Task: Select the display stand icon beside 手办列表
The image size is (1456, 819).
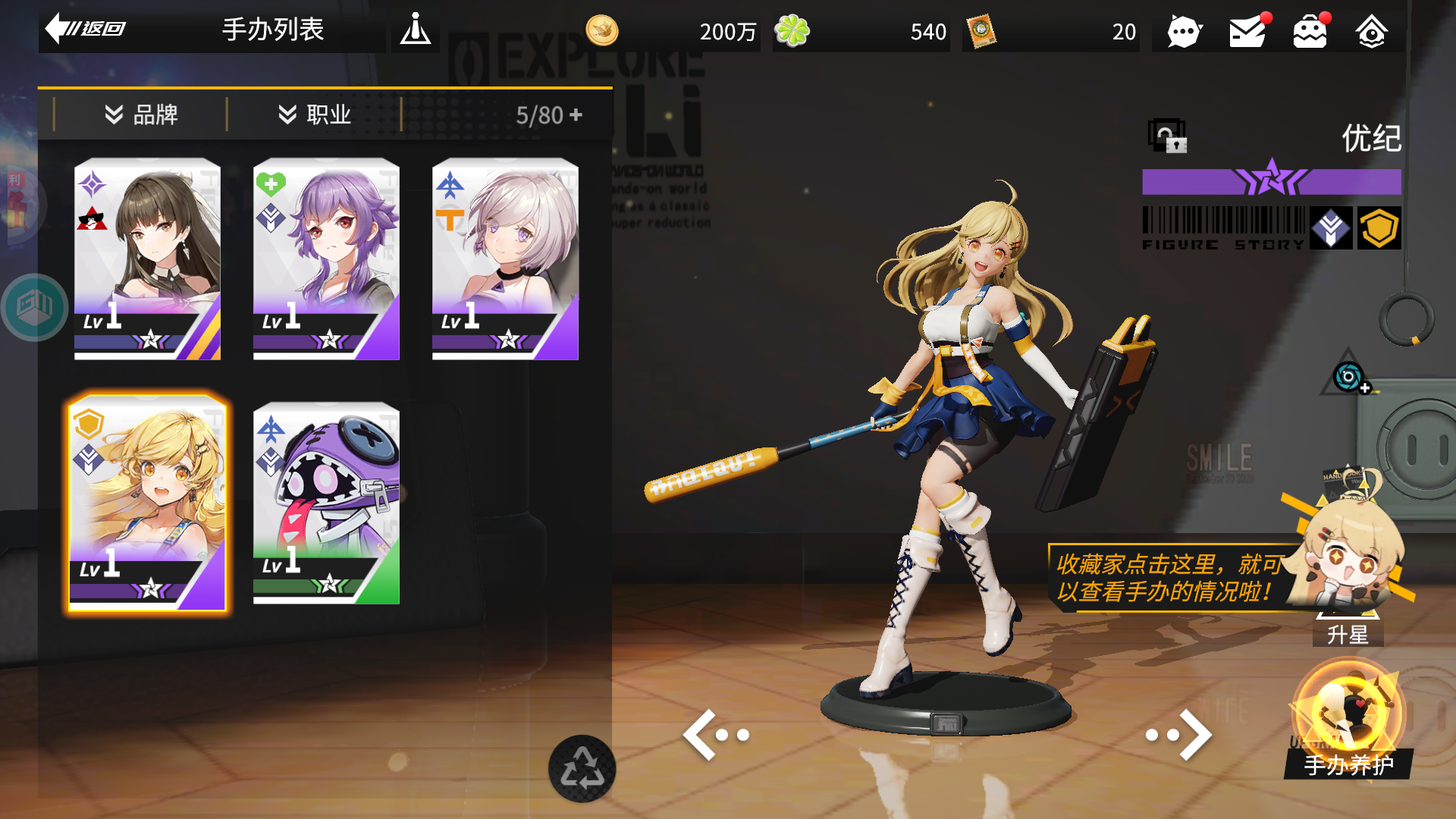Action: (416, 31)
